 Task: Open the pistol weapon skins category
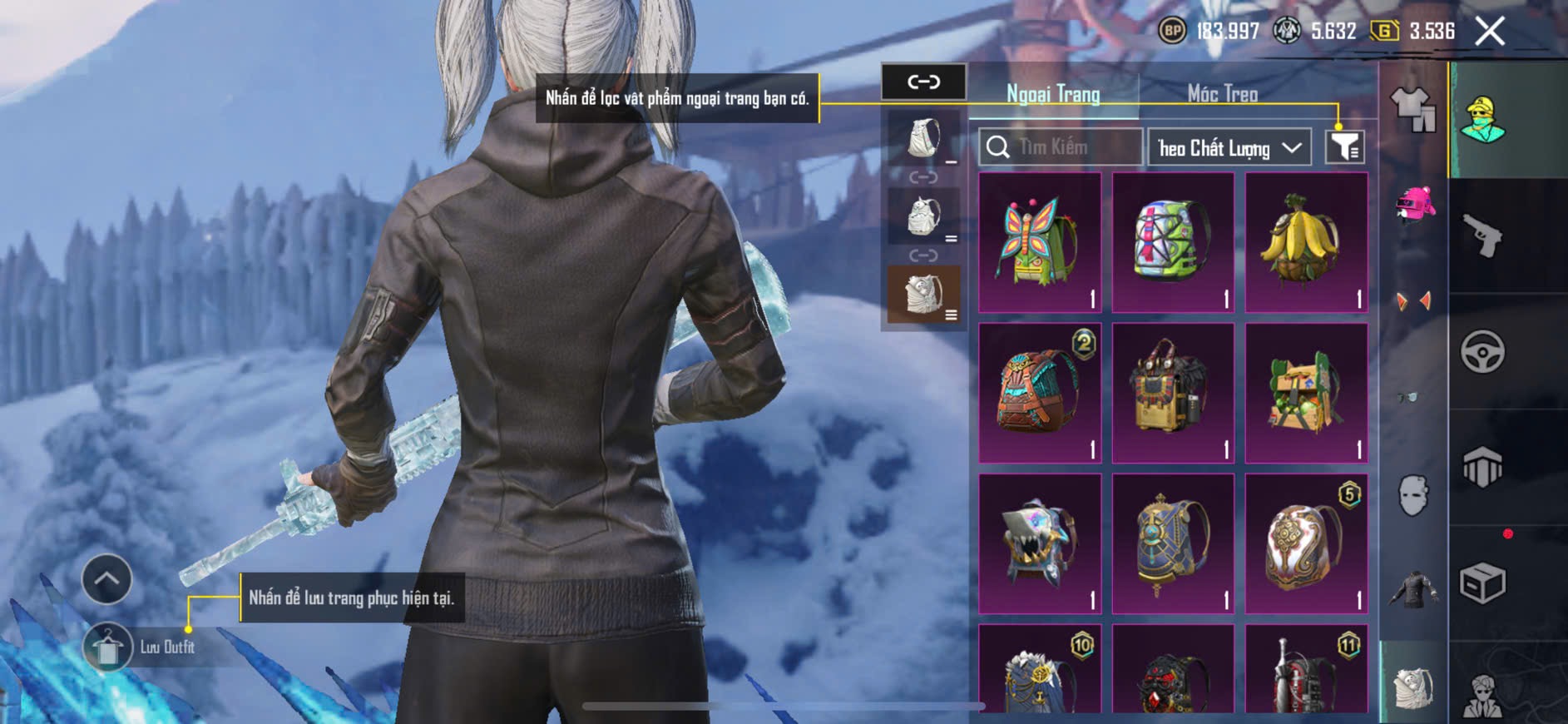point(1483,236)
